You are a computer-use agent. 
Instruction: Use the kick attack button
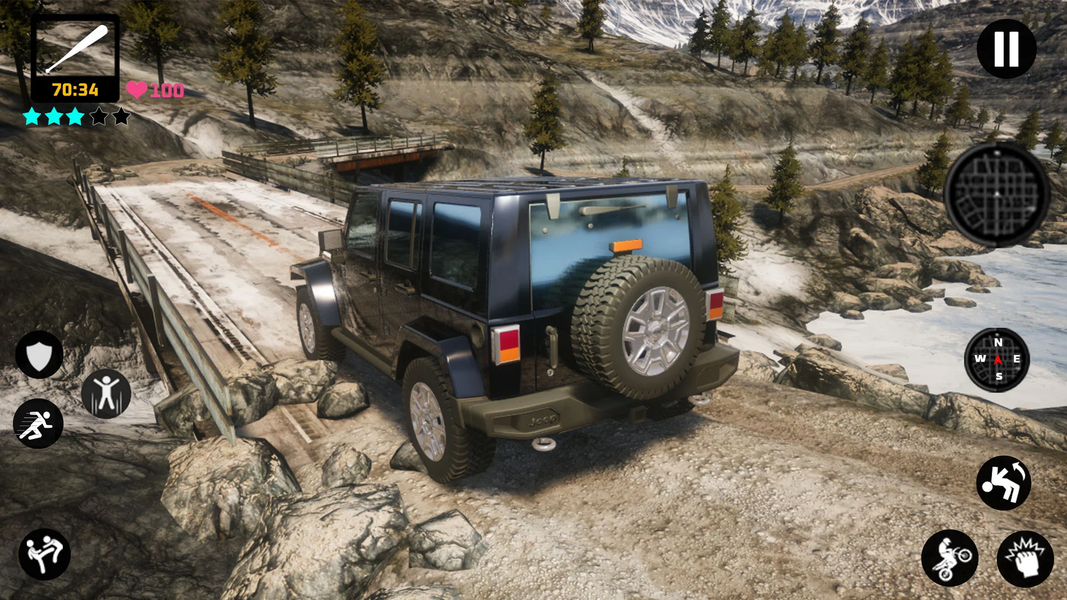coord(45,554)
